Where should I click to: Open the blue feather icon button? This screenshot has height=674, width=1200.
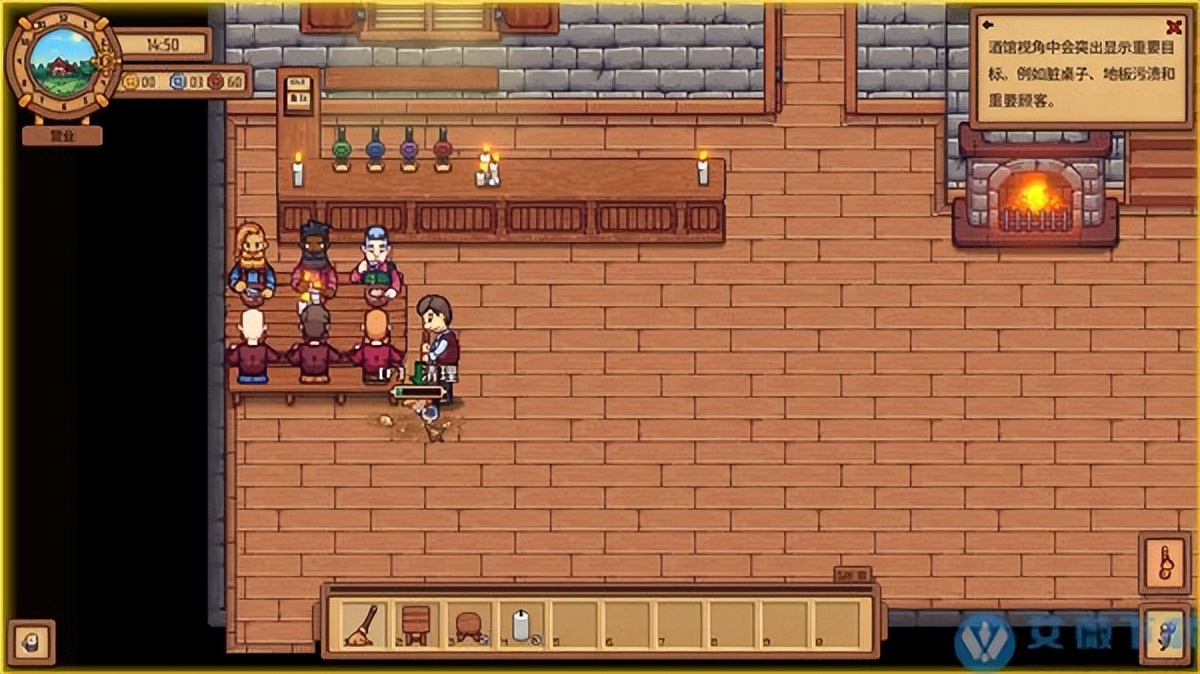tap(1164, 631)
